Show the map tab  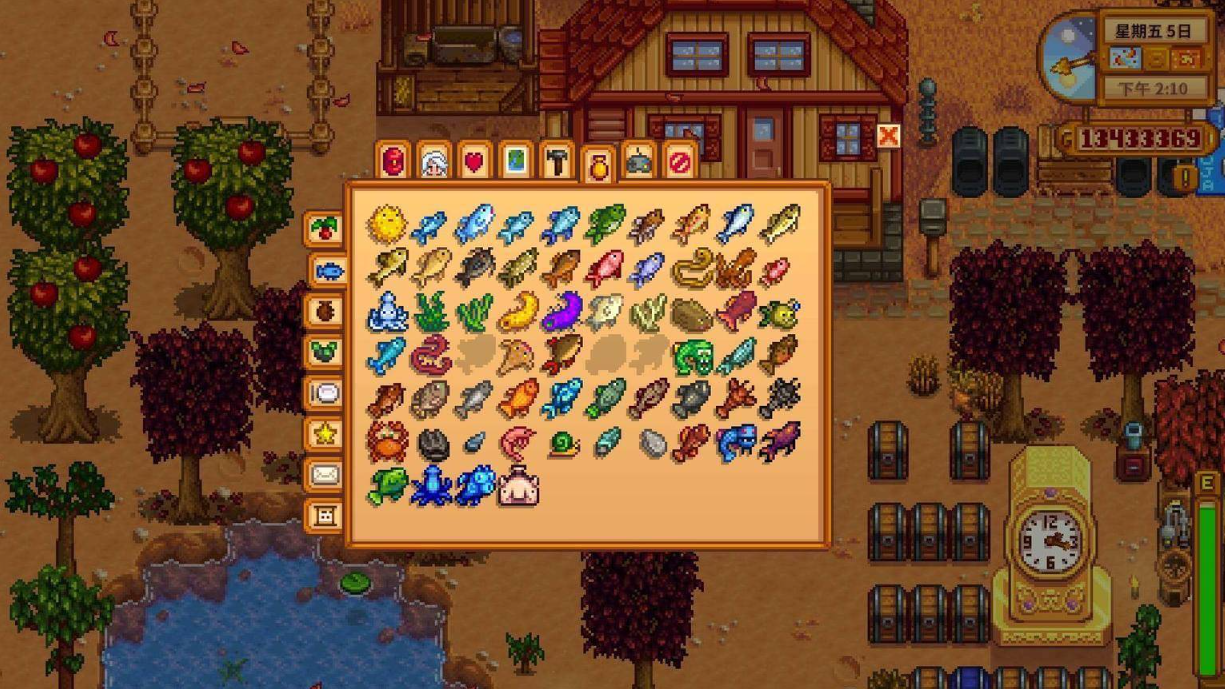click(515, 161)
